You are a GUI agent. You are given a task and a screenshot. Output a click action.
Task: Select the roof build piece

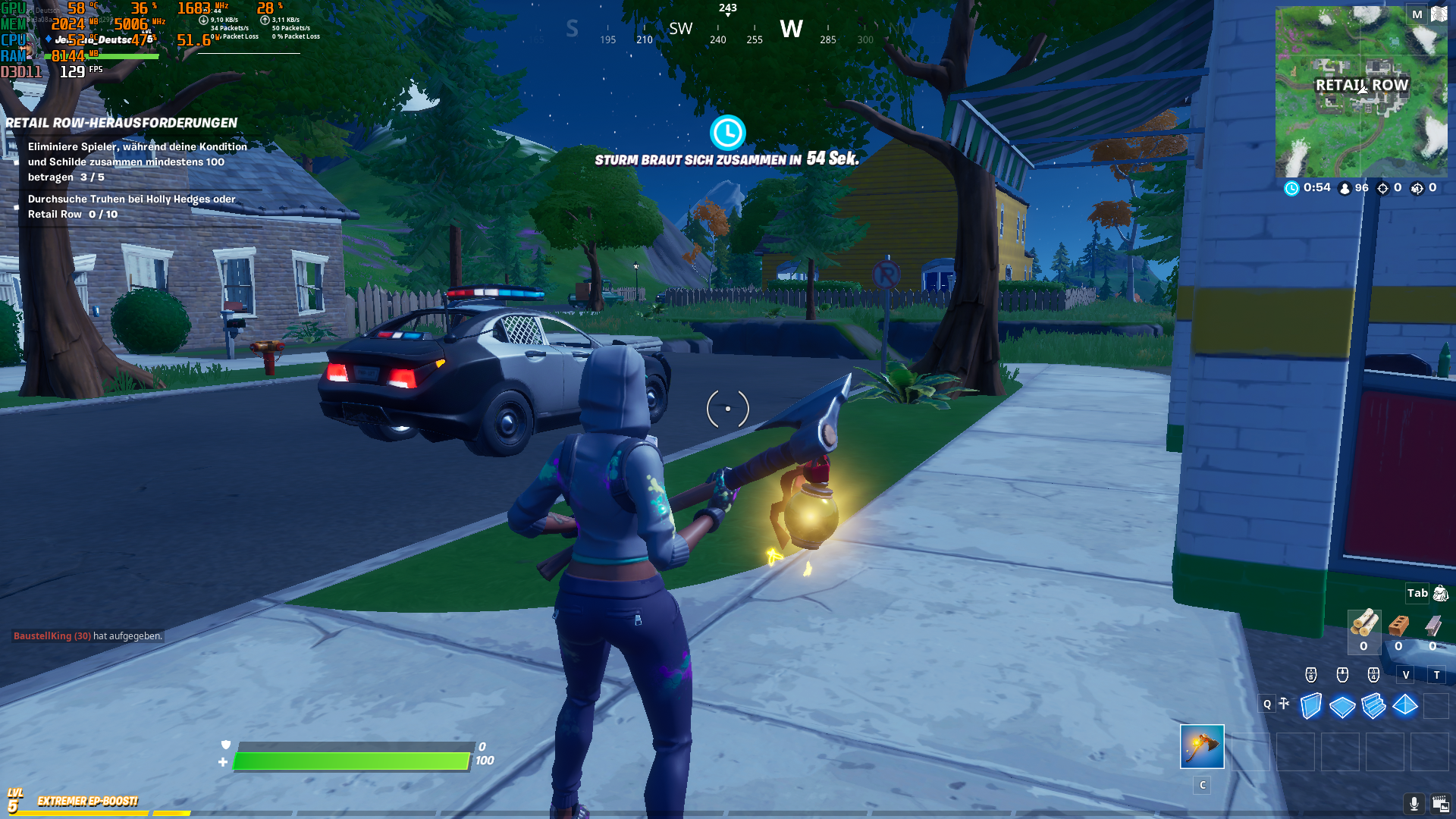pos(1404,706)
